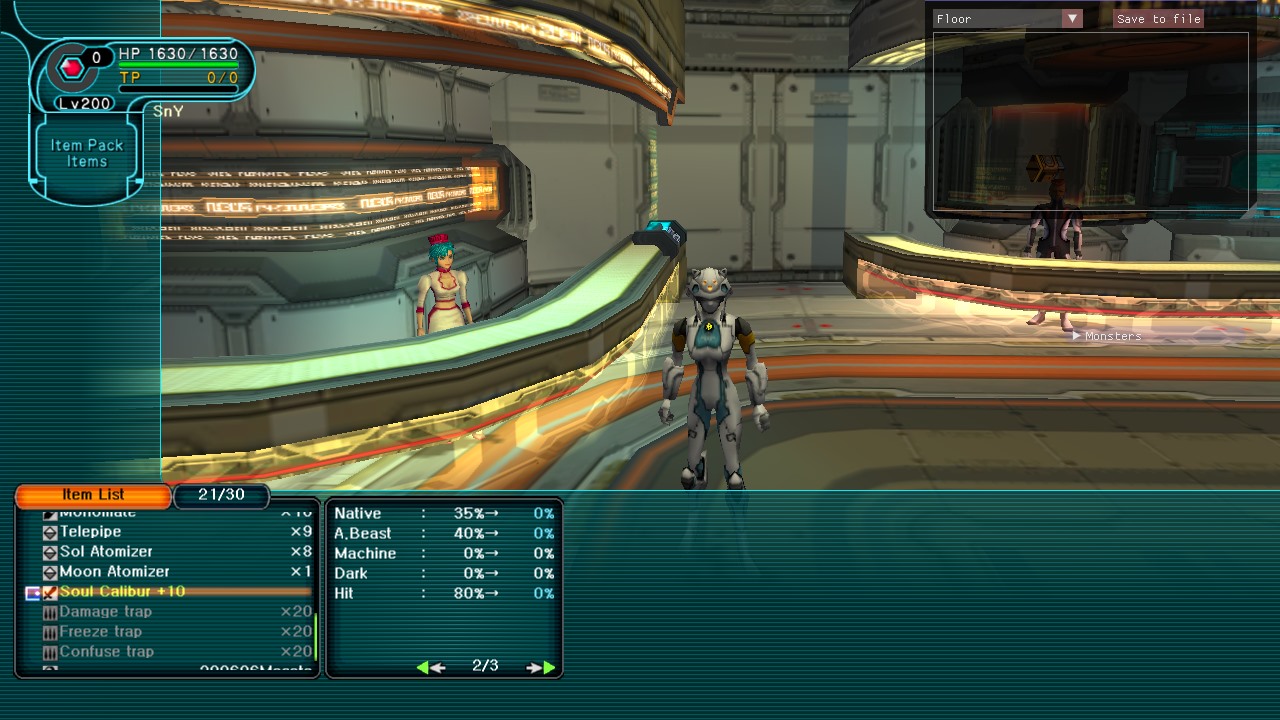Go to the next stats page arrow
This screenshot has width=1280, height=720.
point(541,667)
